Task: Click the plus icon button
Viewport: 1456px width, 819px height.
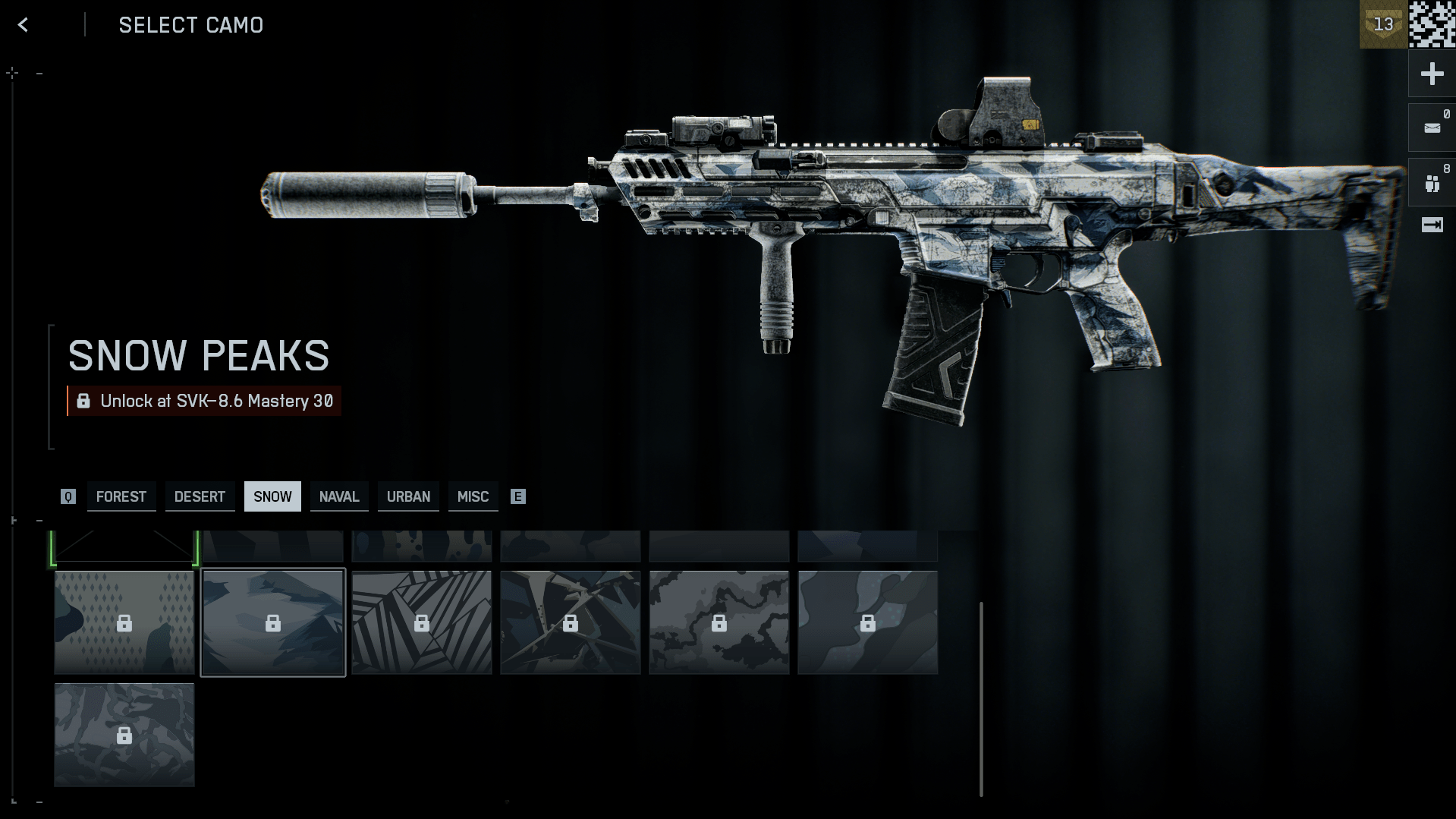Action: point(1432,74)
